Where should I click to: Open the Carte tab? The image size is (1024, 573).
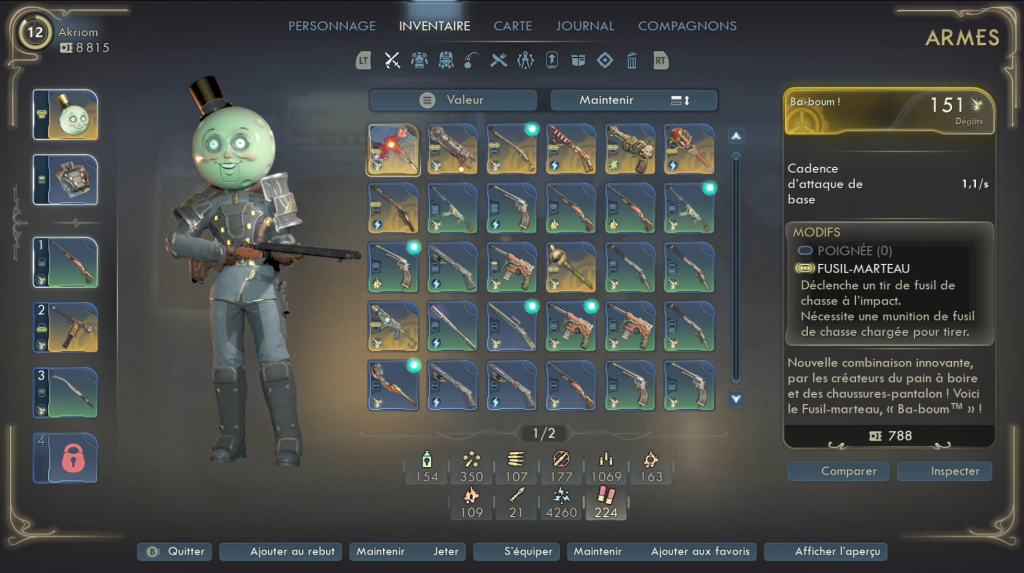(513, 26)
